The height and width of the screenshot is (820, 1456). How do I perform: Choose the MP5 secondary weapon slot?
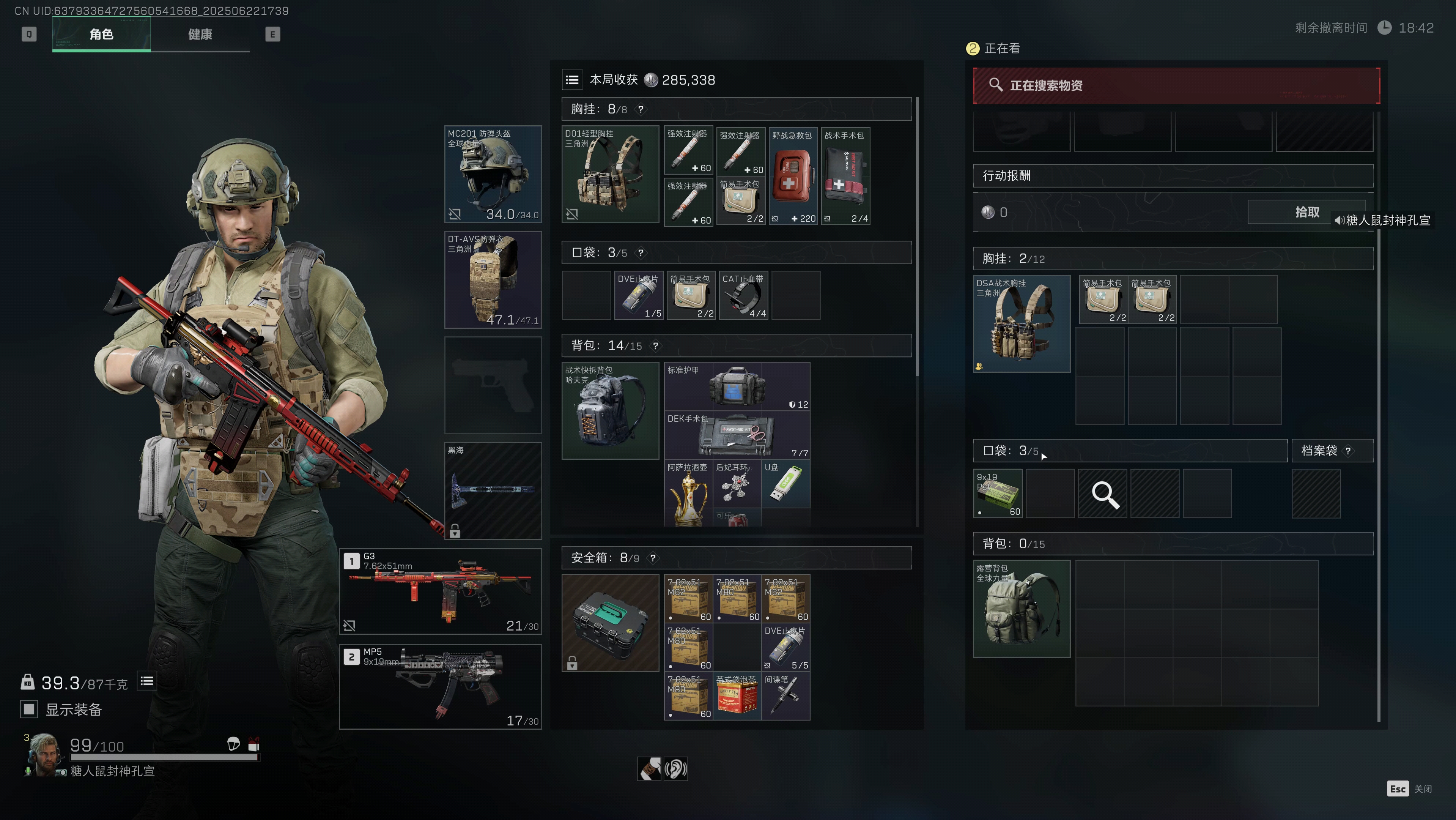point(440,686)
